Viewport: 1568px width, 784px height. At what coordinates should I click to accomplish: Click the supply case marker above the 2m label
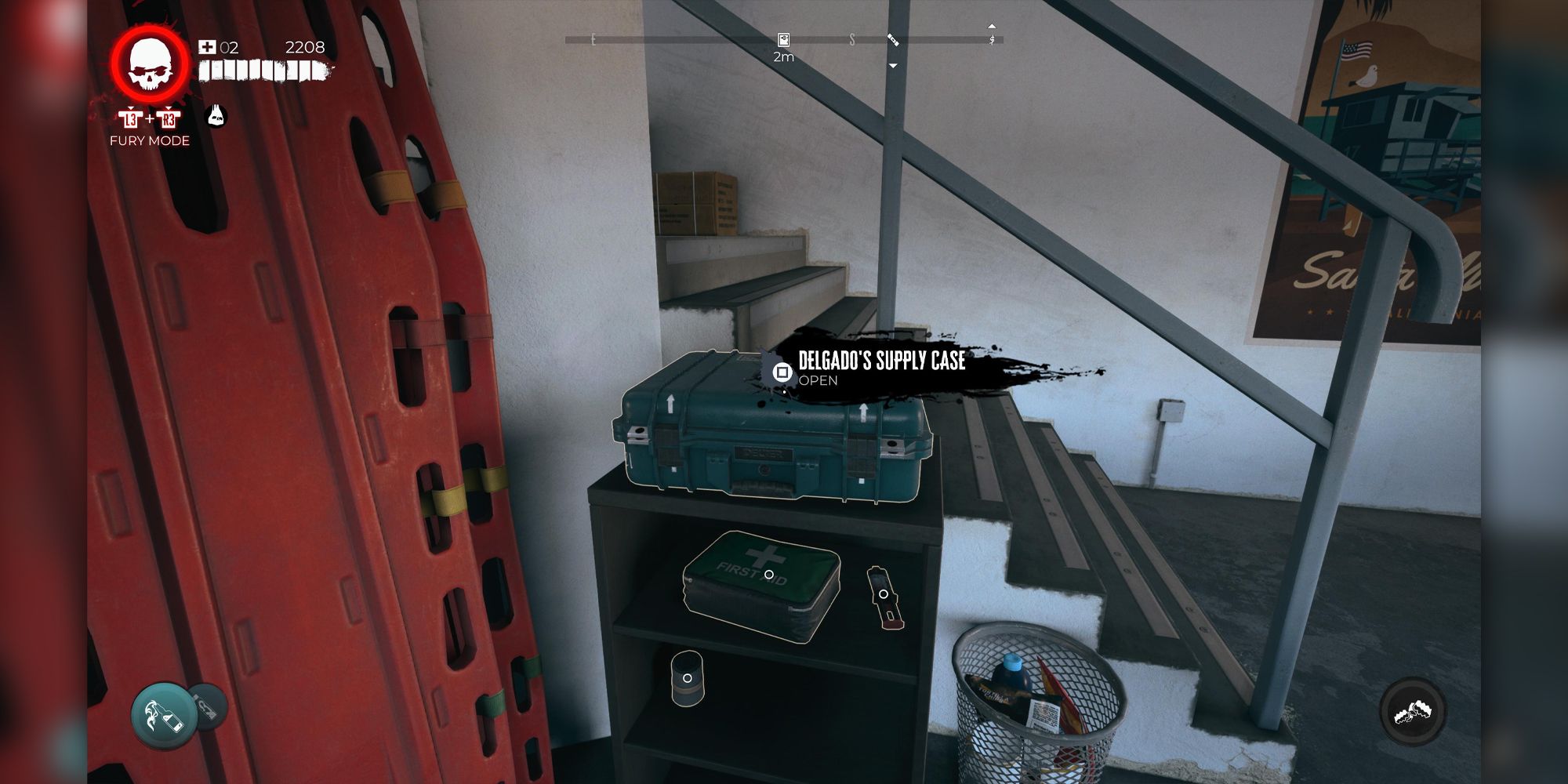point(782,40)
